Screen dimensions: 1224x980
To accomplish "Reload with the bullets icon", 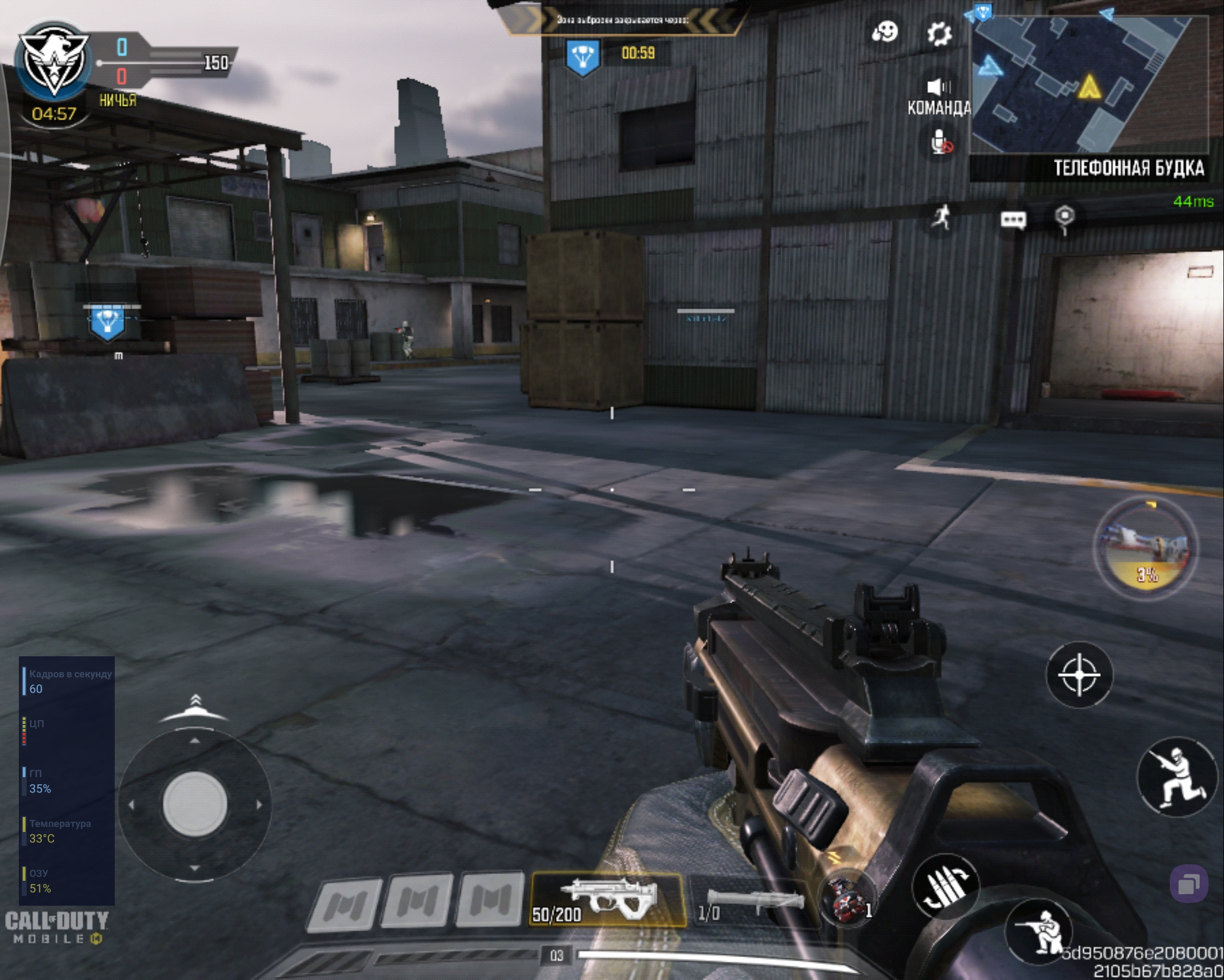I will click(x=945, y=887).
